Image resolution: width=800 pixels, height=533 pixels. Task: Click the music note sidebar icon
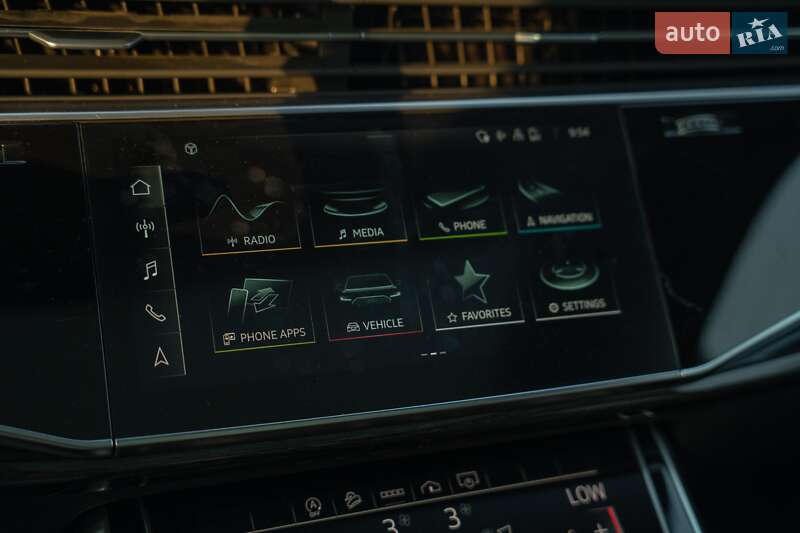point(150,270)
